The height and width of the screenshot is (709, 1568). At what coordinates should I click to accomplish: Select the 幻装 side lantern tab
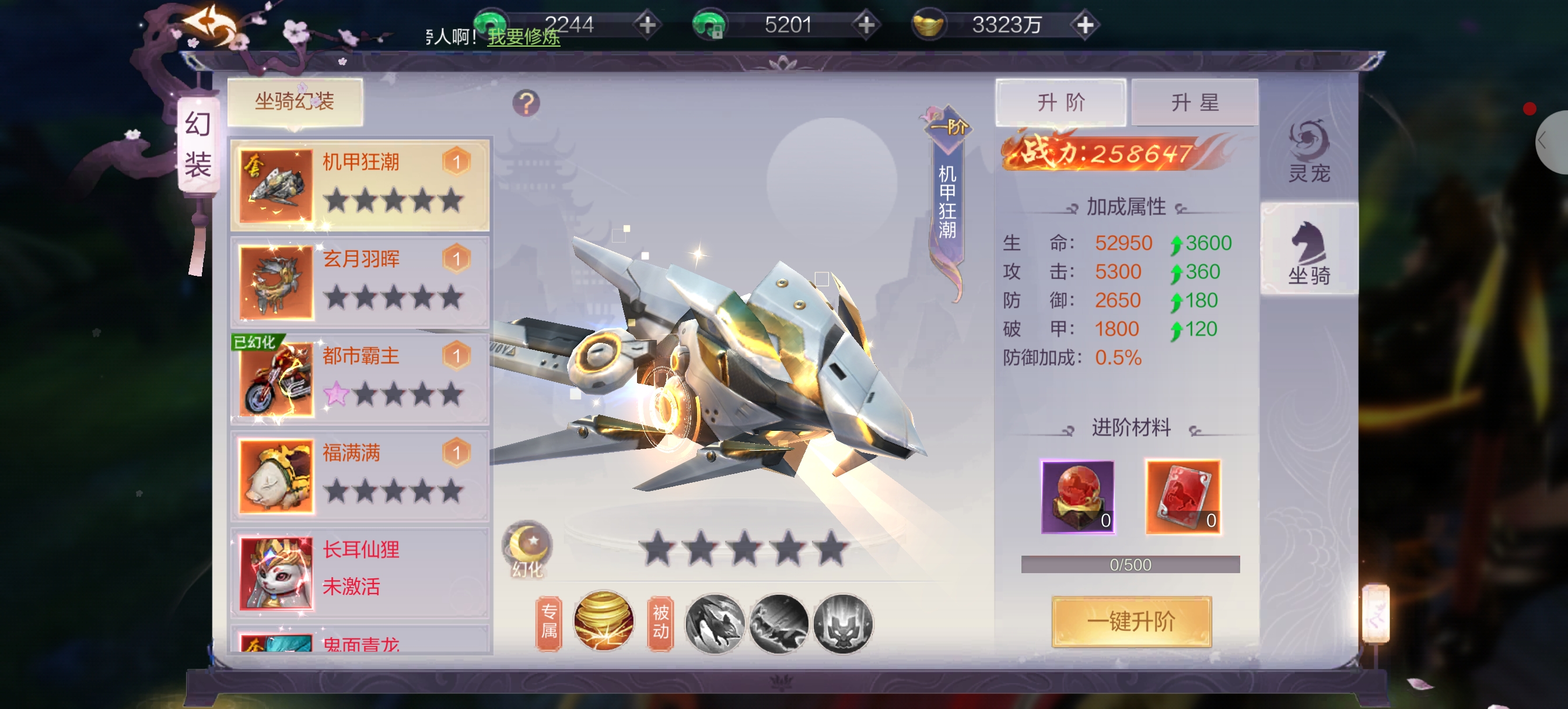[198, 145]
